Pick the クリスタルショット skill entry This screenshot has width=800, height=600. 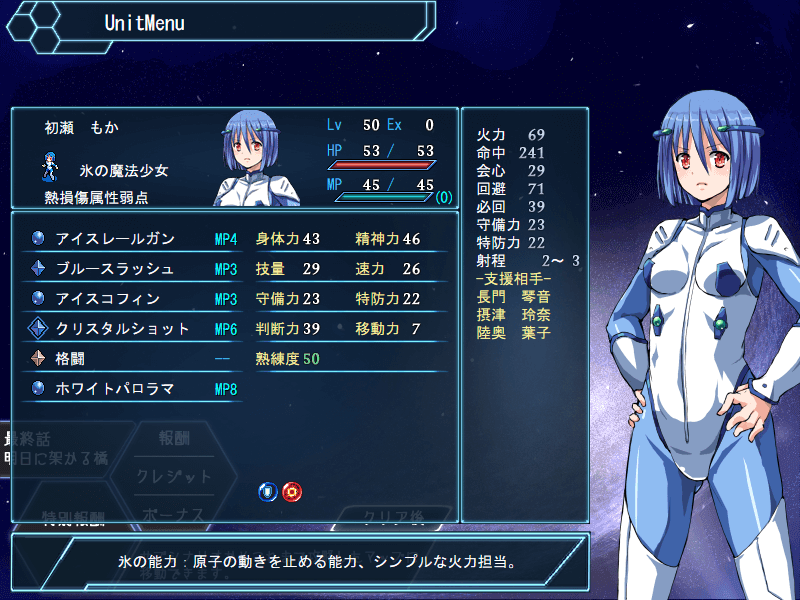pos(130,329)
